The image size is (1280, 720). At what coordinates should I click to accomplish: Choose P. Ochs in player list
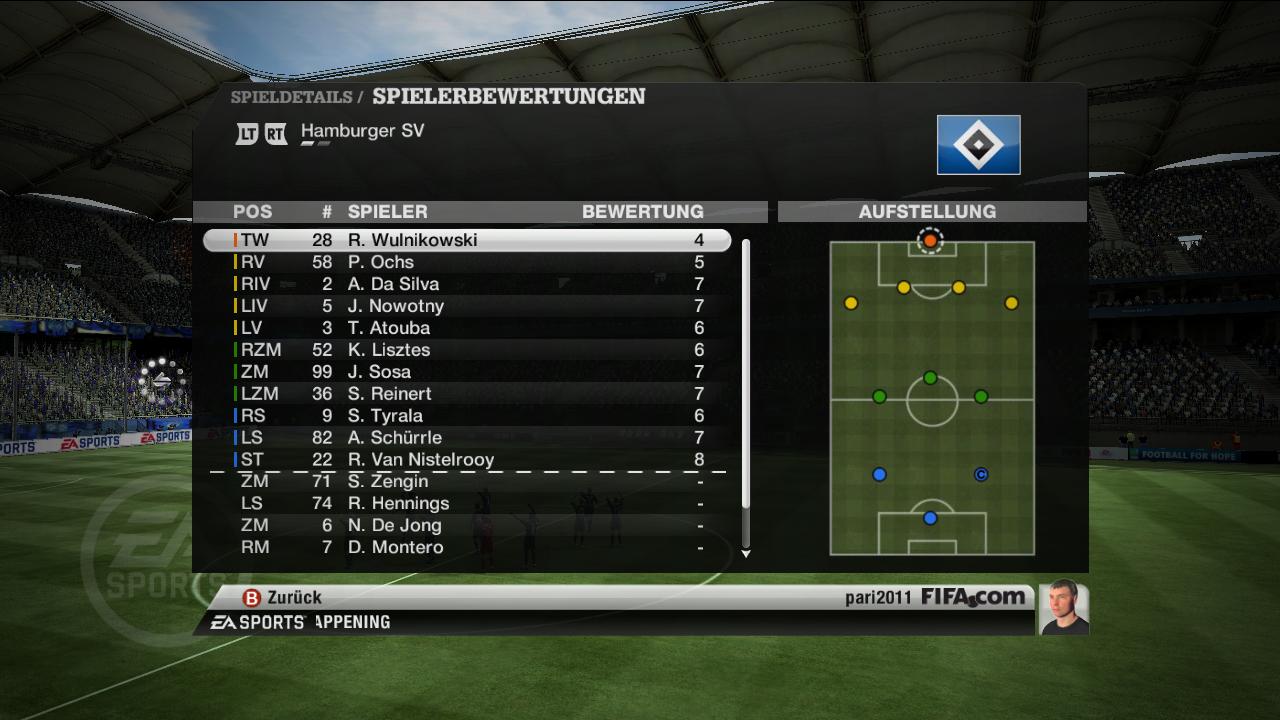467,262
